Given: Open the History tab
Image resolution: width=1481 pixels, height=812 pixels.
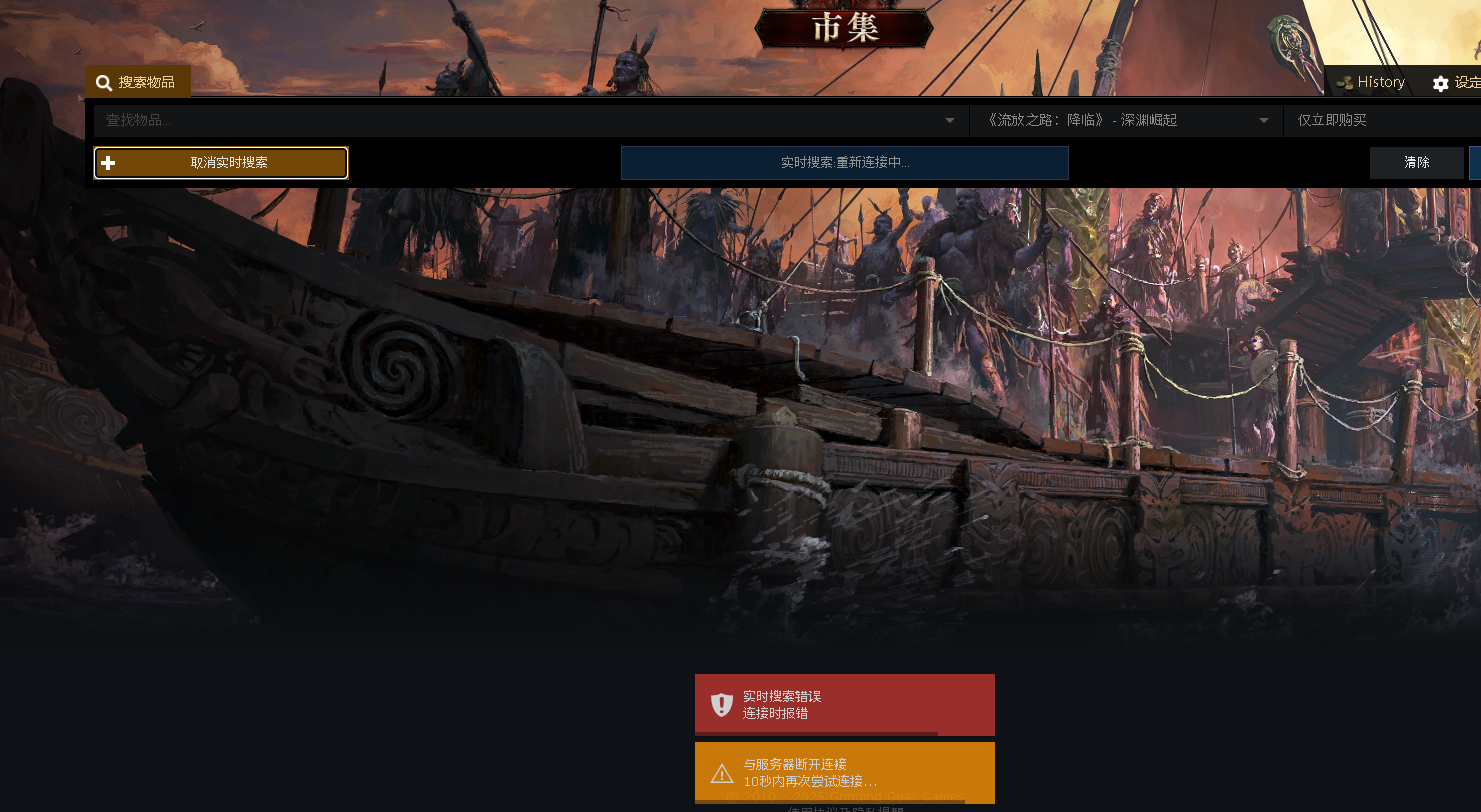Looking at the screenshot, I should coord(1371,82).
